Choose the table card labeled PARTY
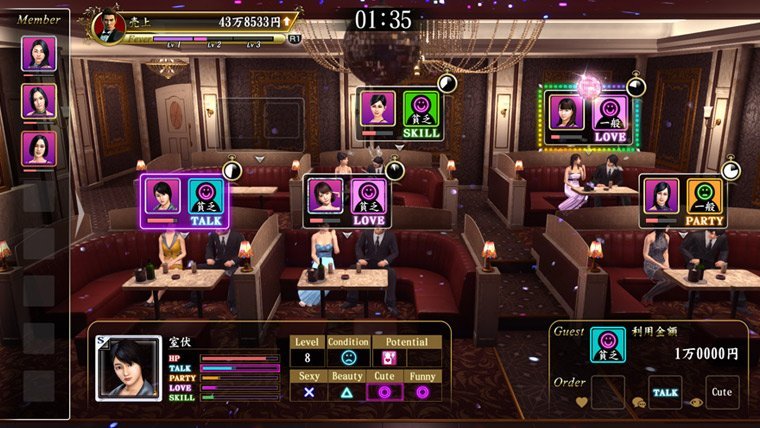The height and width of the screenshot is (428, 760). pos(684,202)
